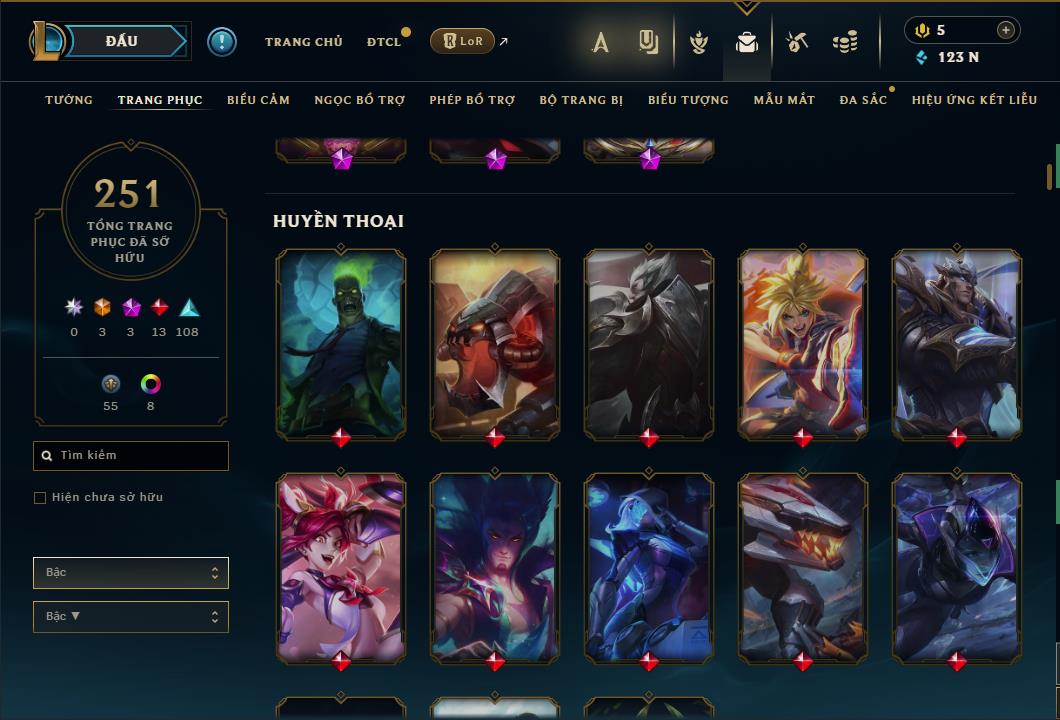This screenshot has height=720, width=1060.
Task: Open the MẪU MẮT tab
Action: [784, 100]
